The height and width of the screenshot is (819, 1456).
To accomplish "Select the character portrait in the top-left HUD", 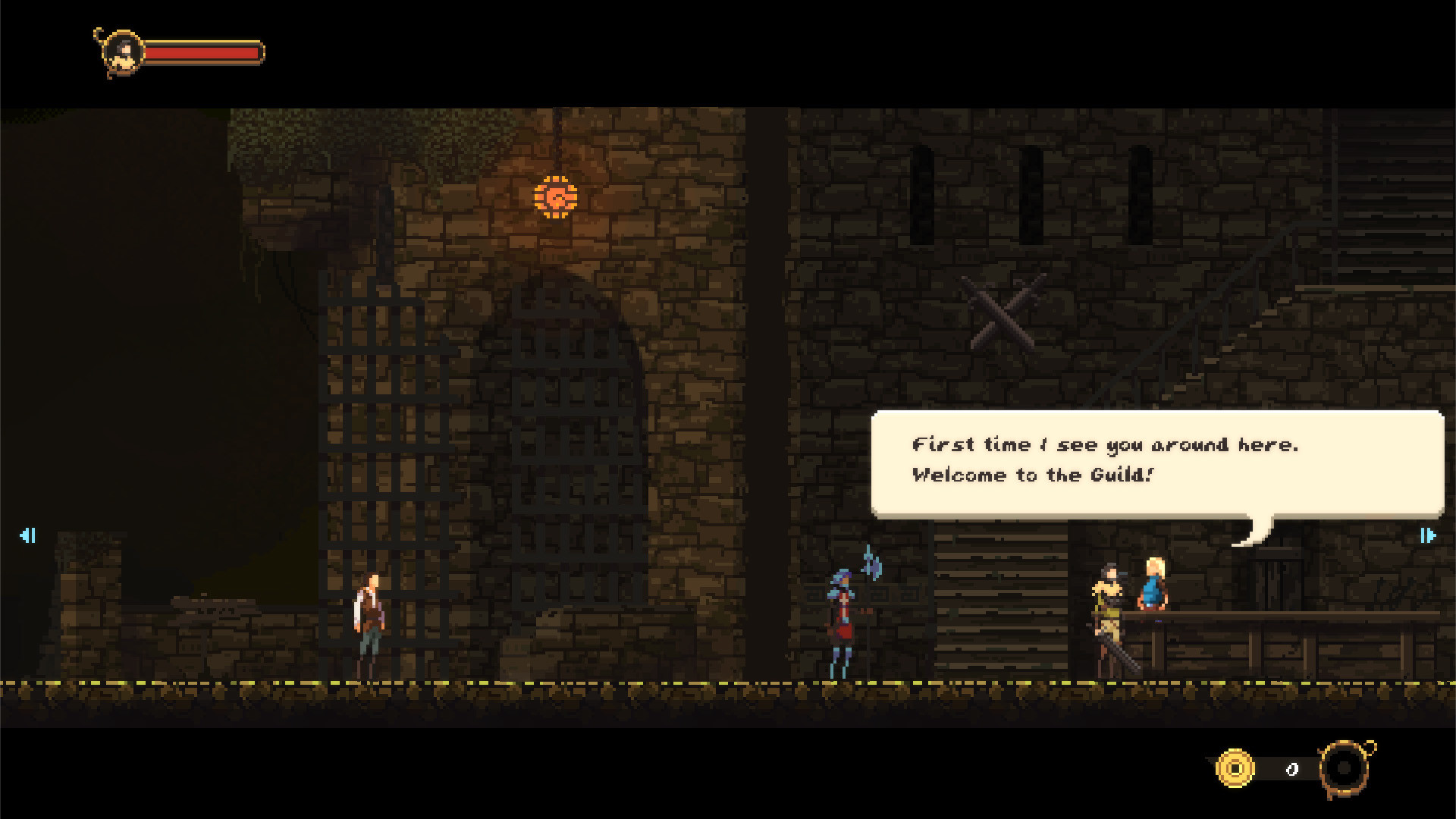I will (x=121, y=52).
